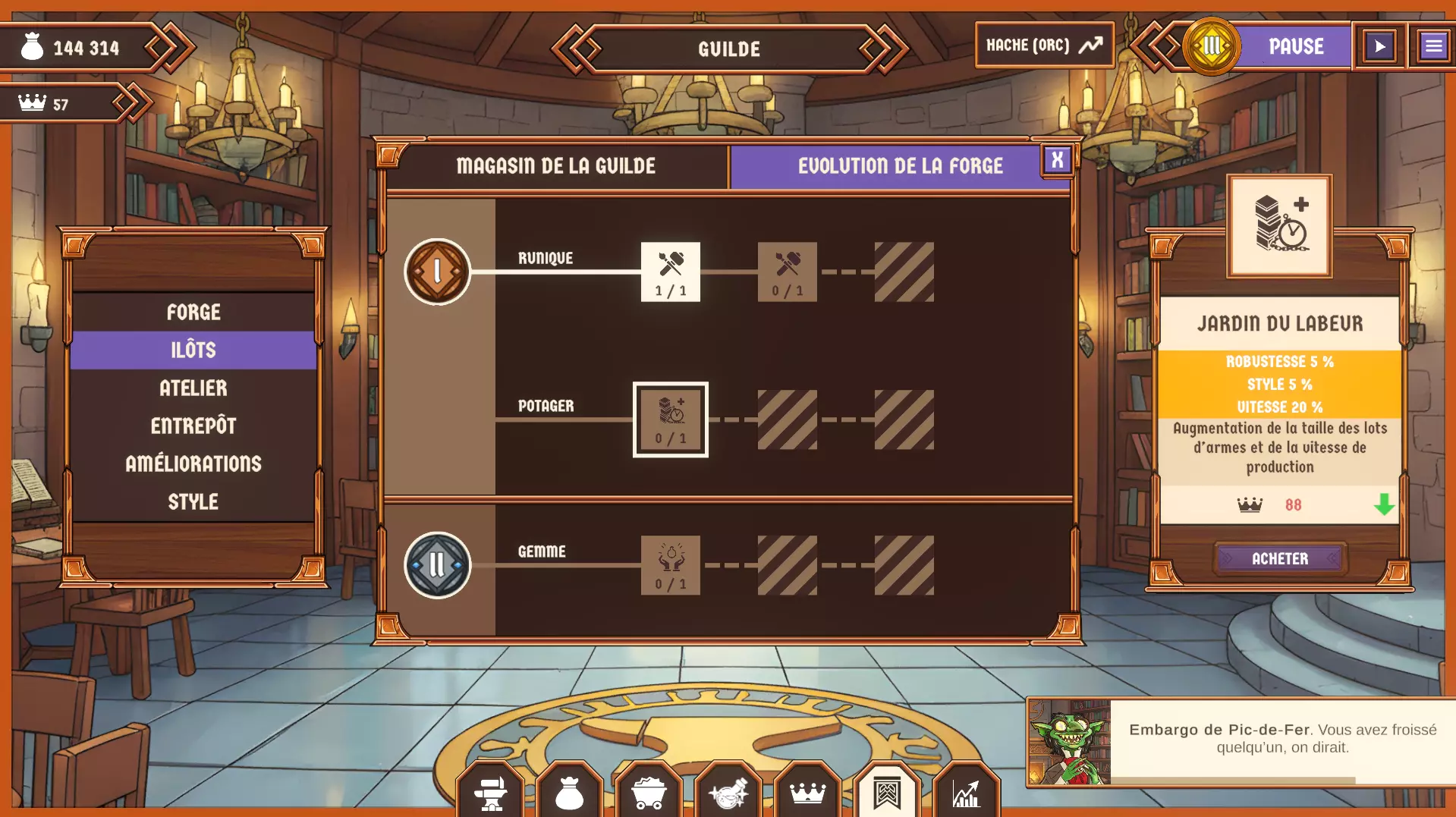Open the Hache (Orc) trend indicator
The height and width of the screenshot is (817, 1456).
pos(1044,46)
